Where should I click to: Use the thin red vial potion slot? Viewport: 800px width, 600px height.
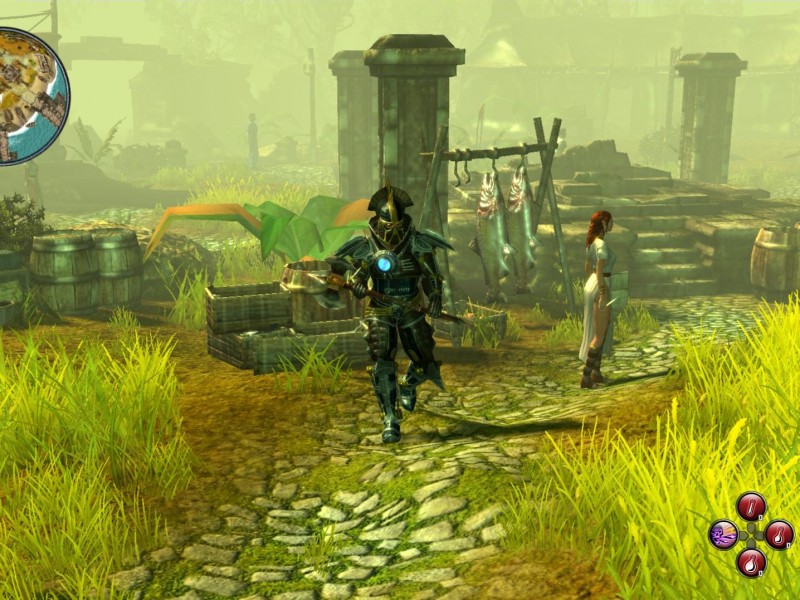click(751, 507)
